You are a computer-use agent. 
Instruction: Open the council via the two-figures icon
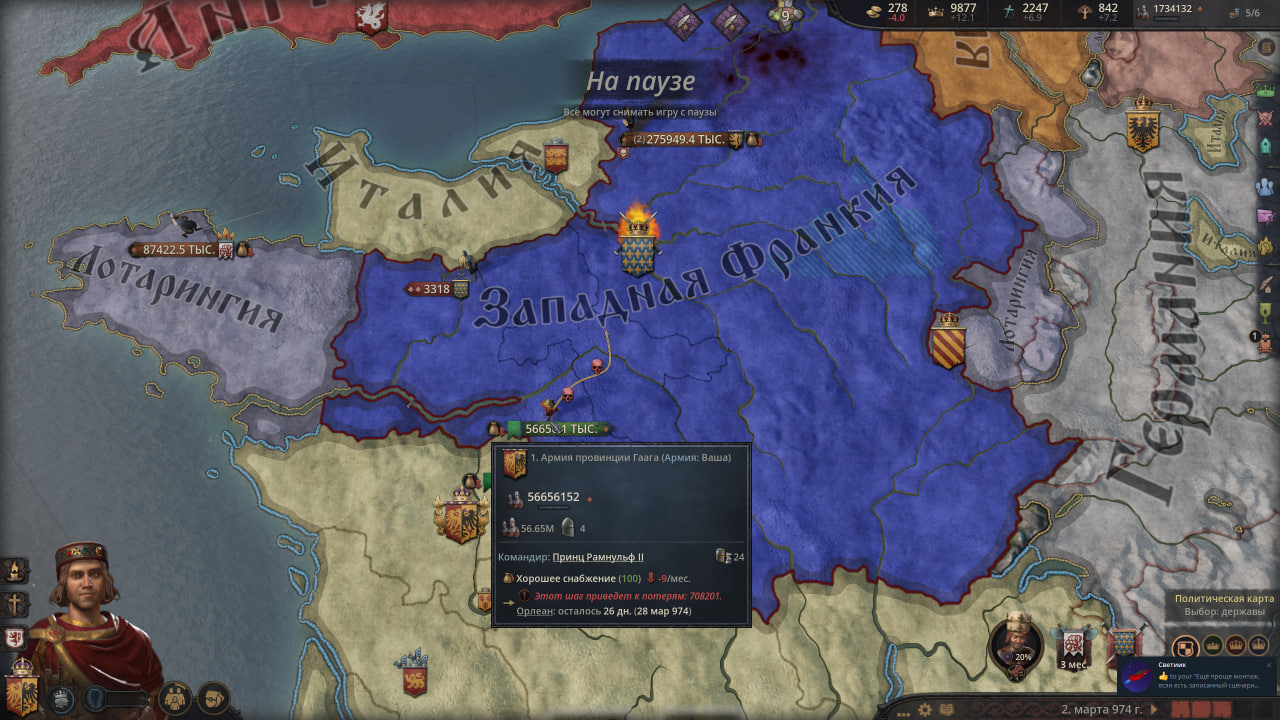pyautogui.click(x=174, y=700)
